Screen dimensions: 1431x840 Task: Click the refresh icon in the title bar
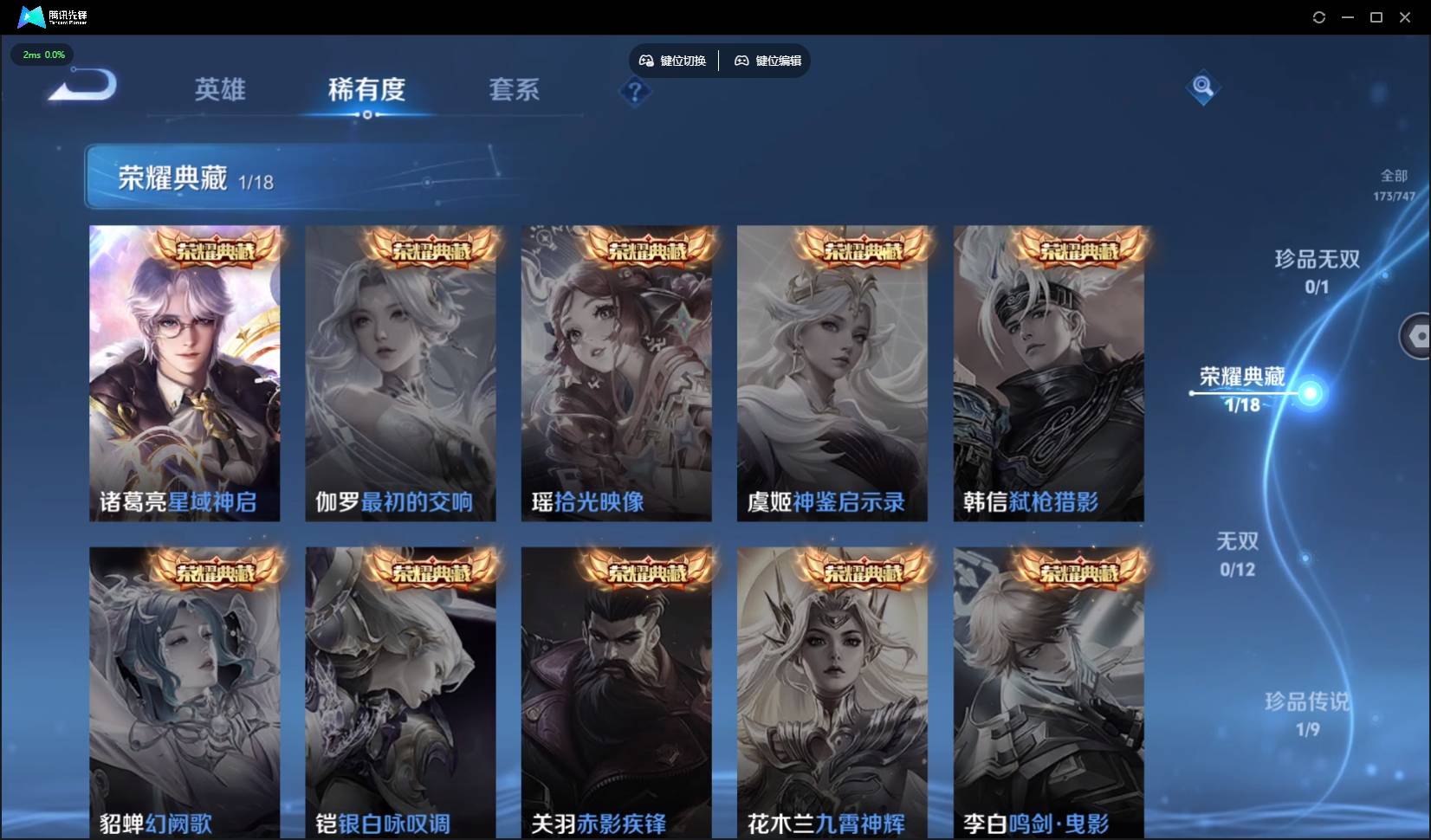[1318, 16]
